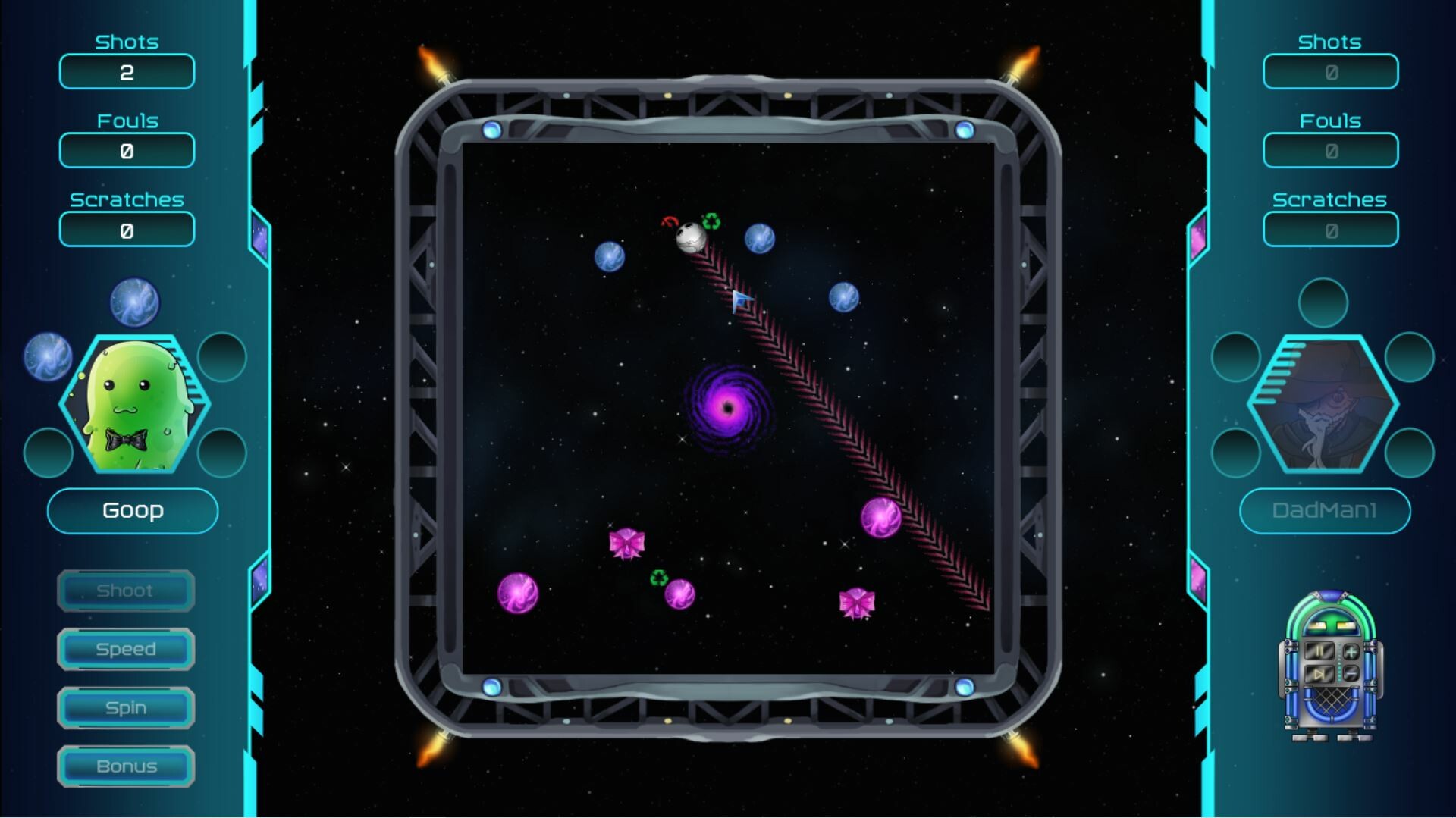Click the volume minus icon on the jukebox

1351,673
